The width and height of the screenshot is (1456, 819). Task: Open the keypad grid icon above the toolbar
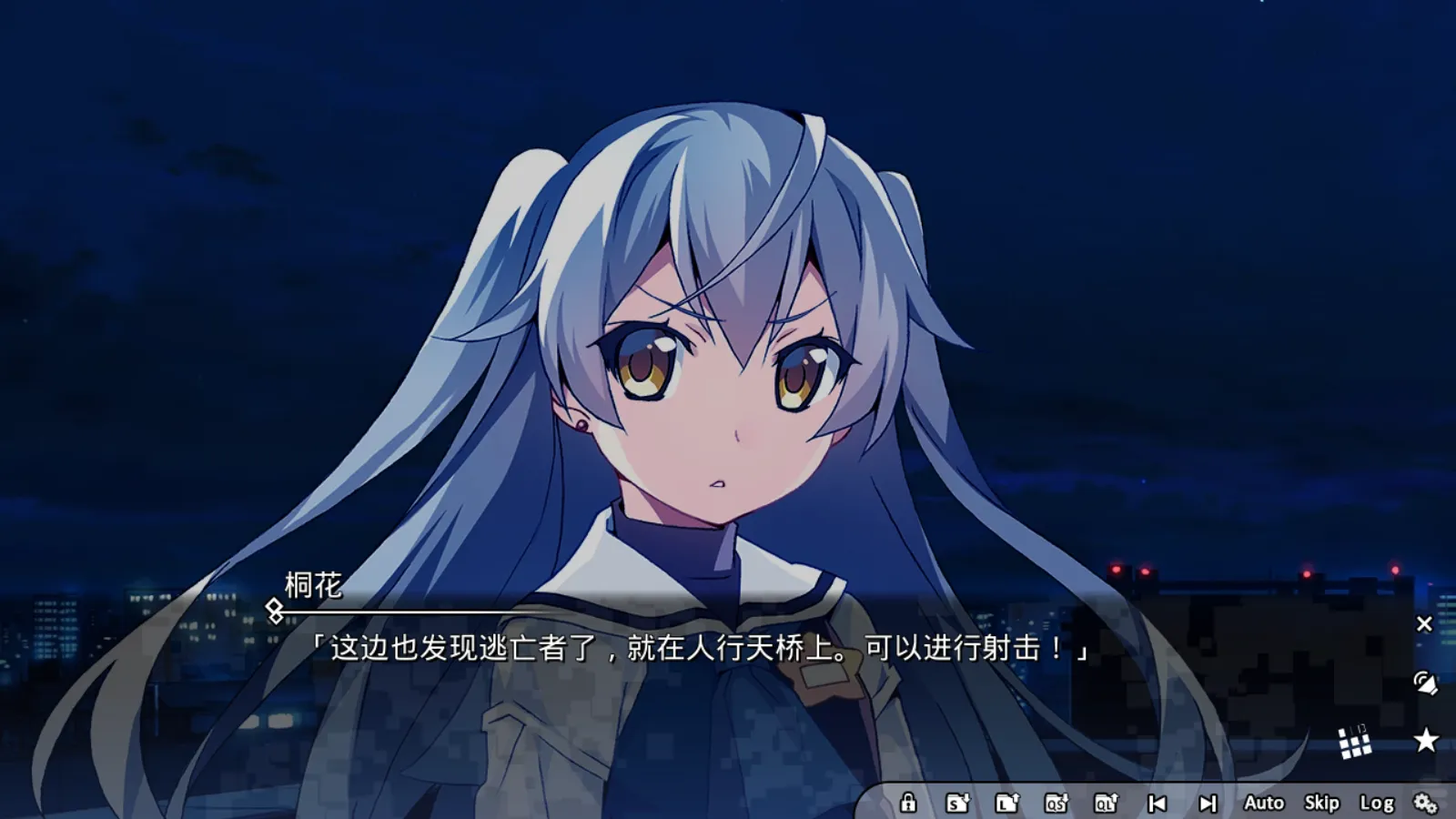click(x=1355, y=744)
